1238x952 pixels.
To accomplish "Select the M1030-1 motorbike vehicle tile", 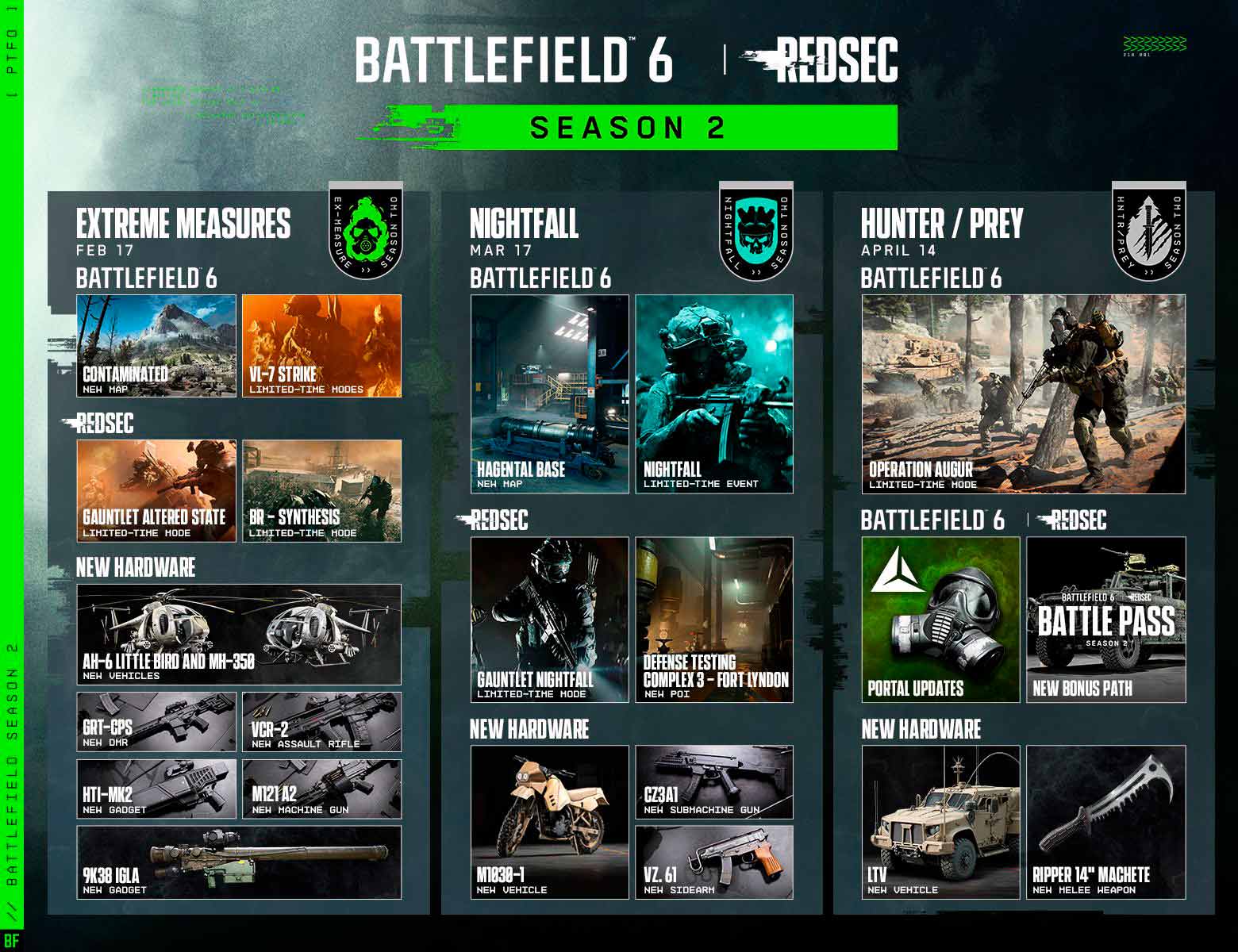I will tap(550, 822).
